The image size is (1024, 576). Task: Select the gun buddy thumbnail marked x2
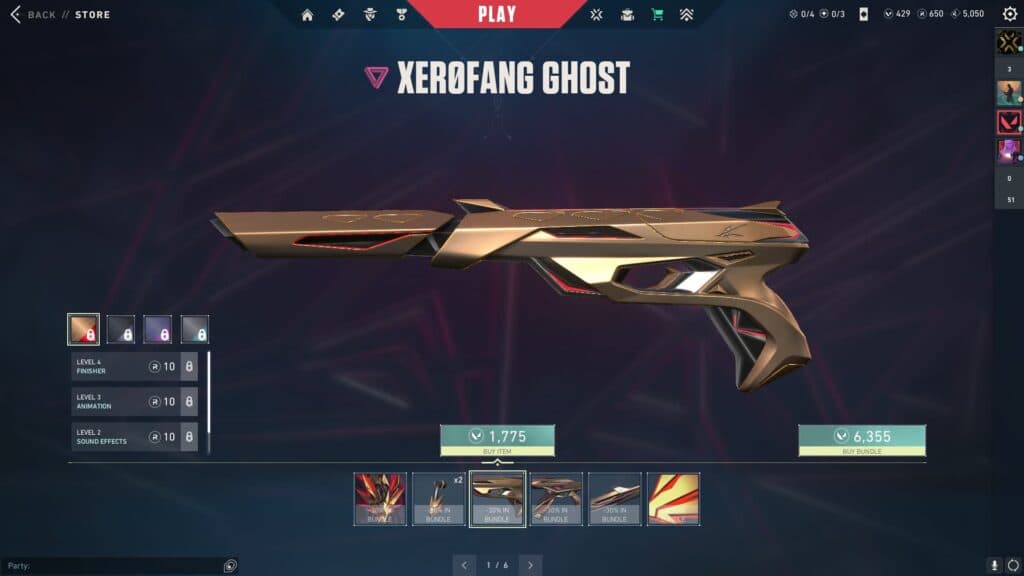pyautogui.click(x=439, y=499)
